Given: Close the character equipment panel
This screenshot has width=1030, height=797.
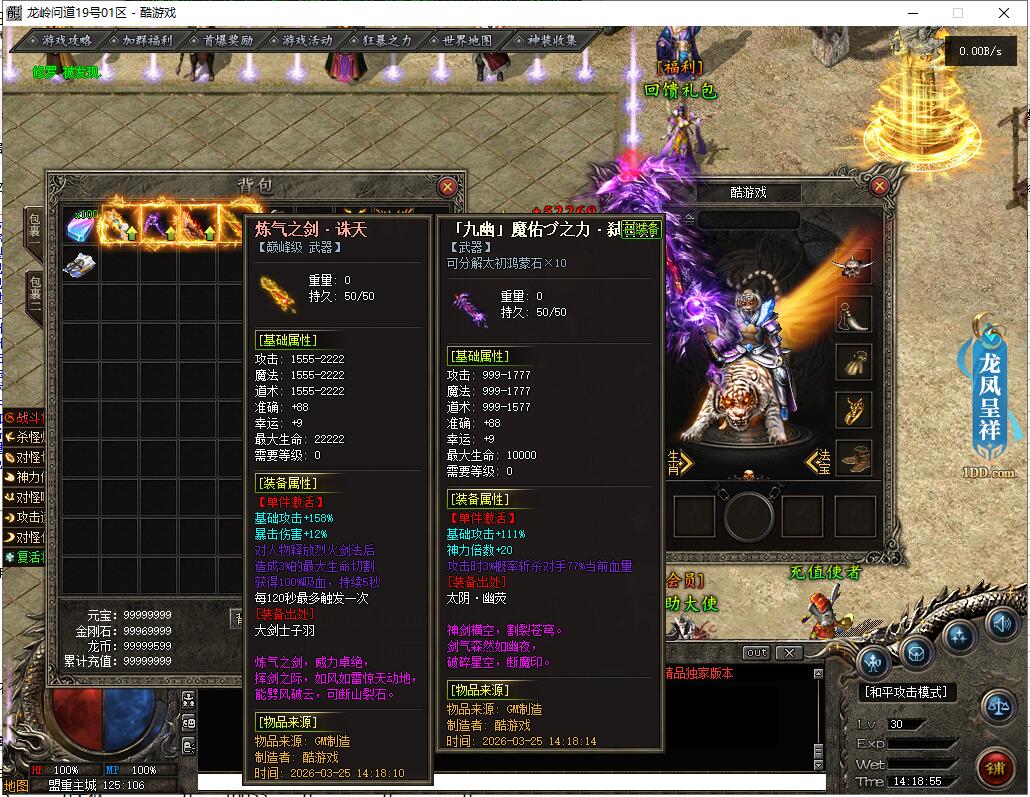Looking at the screenshot, I should 880,186.
